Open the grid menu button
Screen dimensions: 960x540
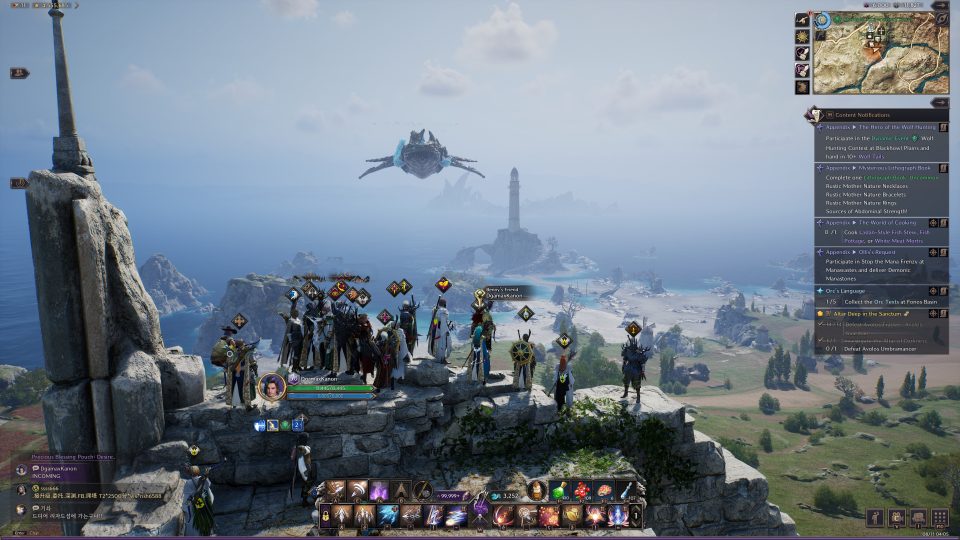939,517
